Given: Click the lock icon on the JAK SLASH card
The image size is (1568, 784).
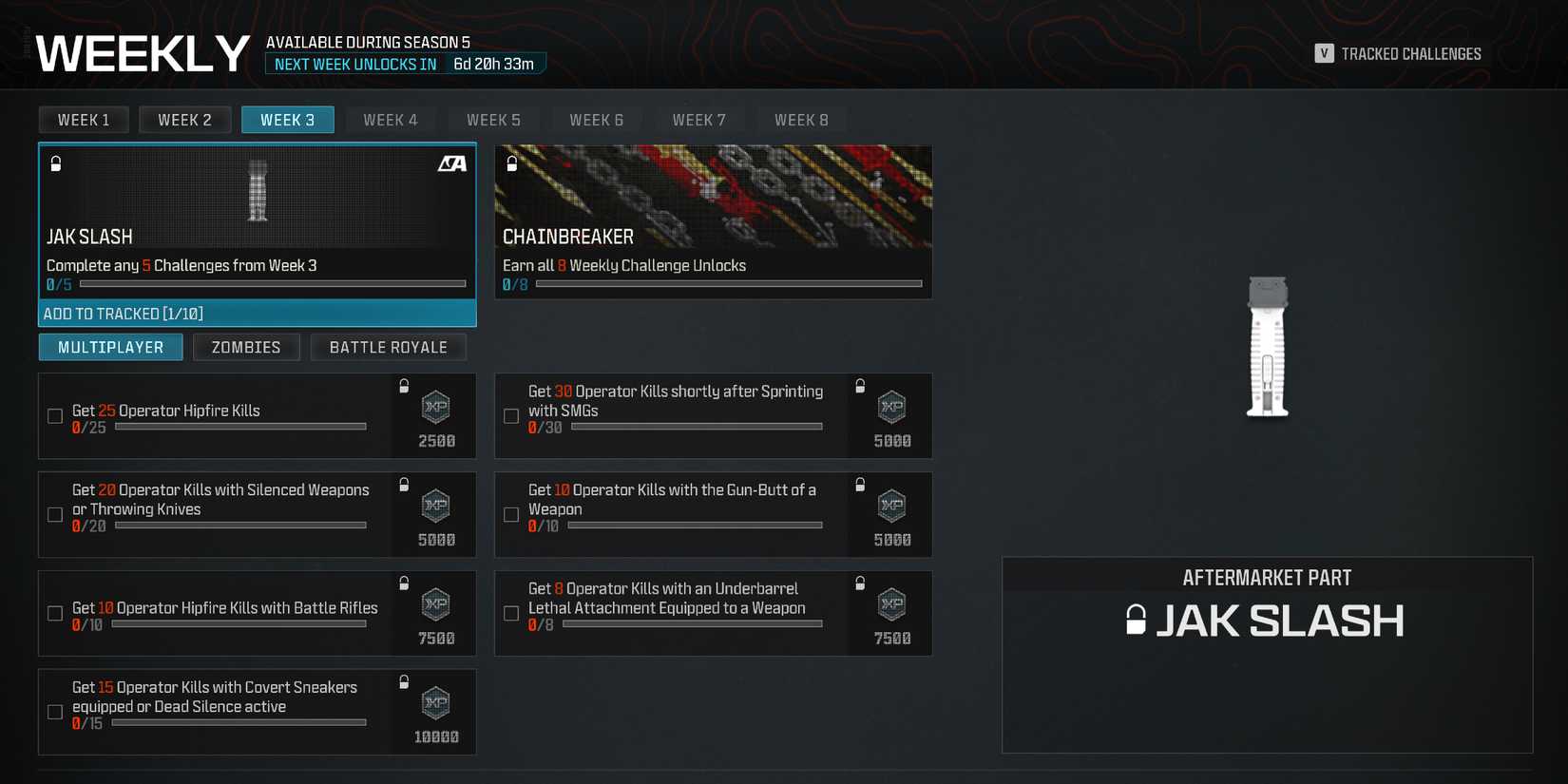Looking at the screenshot, I should (x=56, y=163).
